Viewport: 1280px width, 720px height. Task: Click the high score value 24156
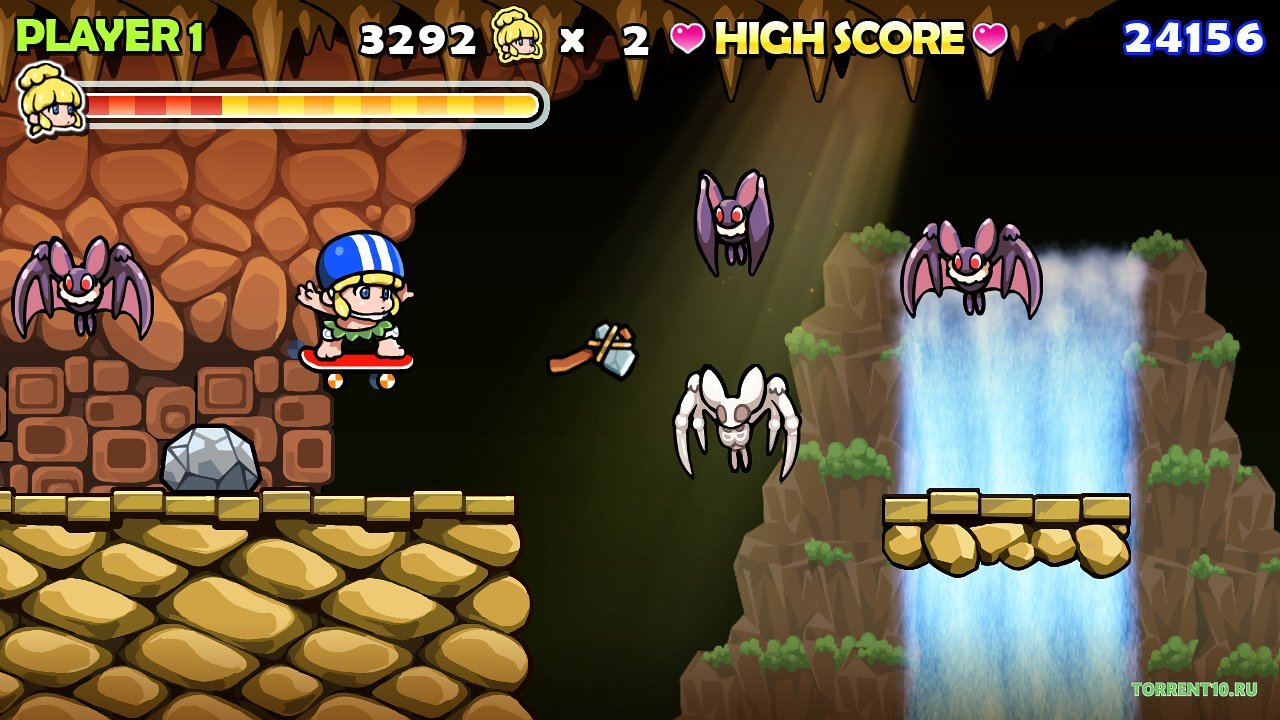pos(1194,37)
